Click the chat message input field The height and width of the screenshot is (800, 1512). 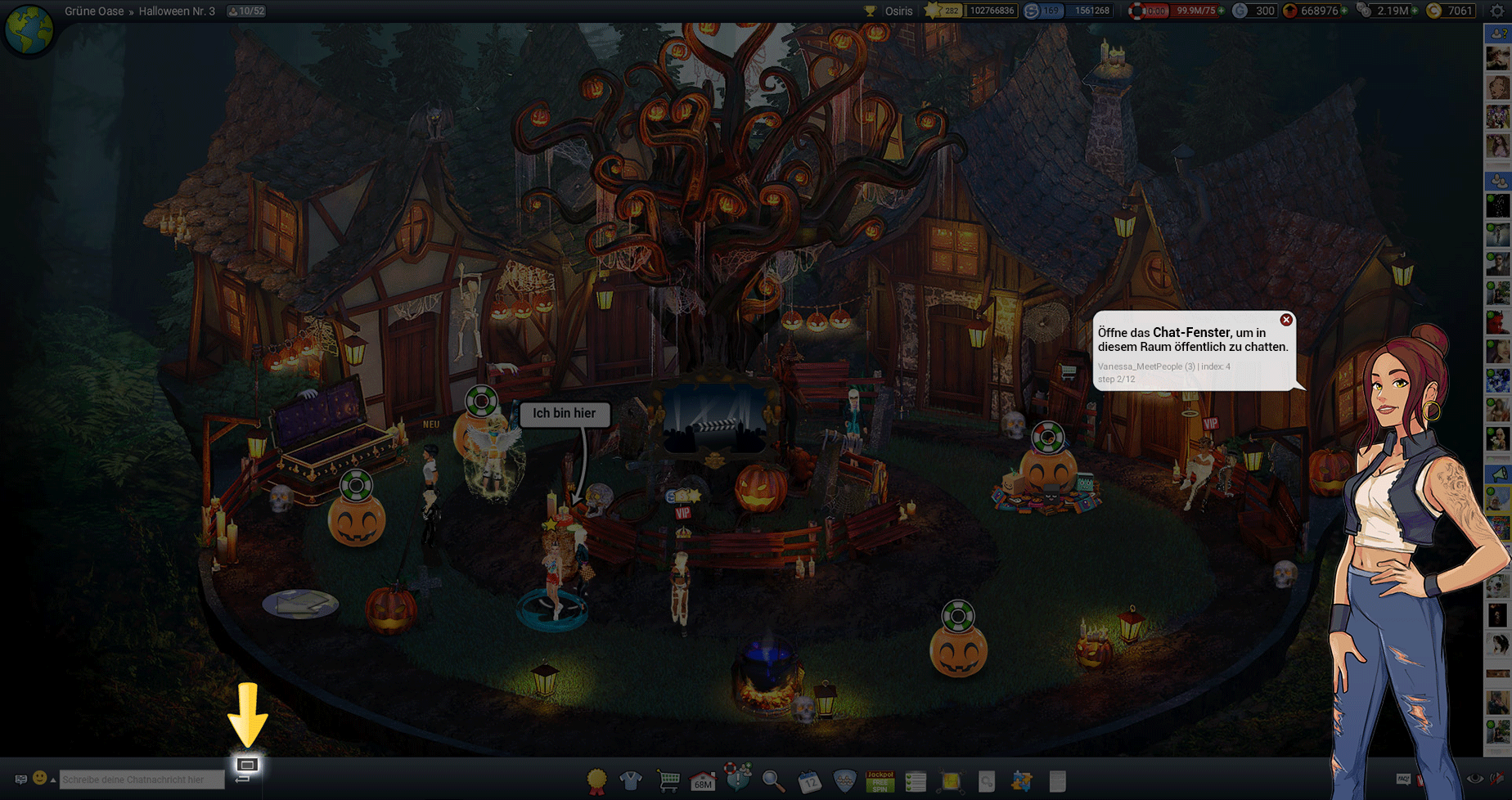142,780
